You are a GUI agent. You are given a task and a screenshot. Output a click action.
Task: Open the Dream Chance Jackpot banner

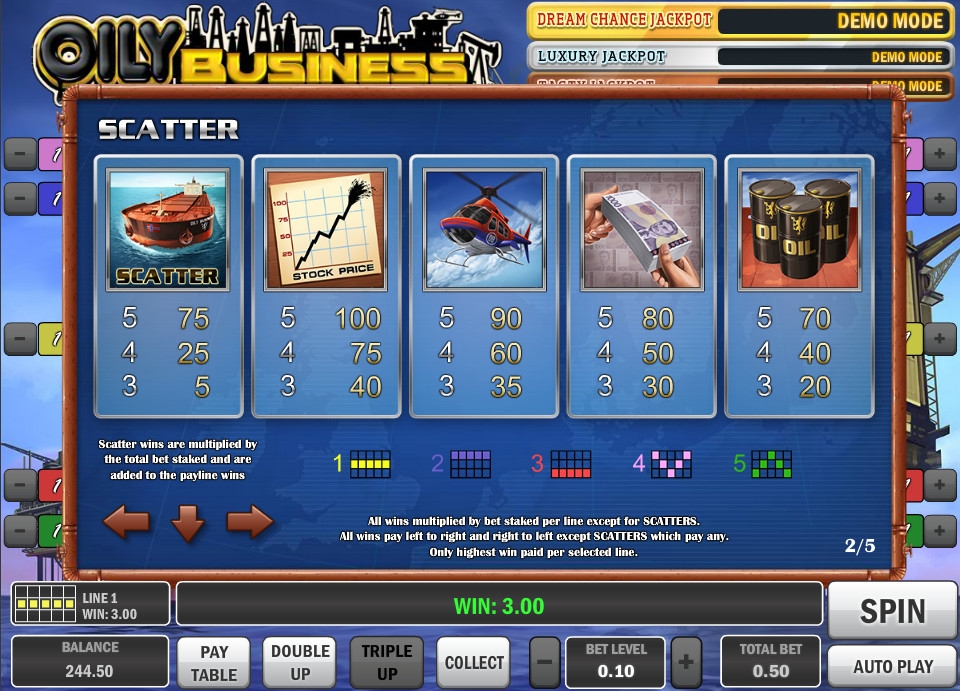(x=738, y=20)
